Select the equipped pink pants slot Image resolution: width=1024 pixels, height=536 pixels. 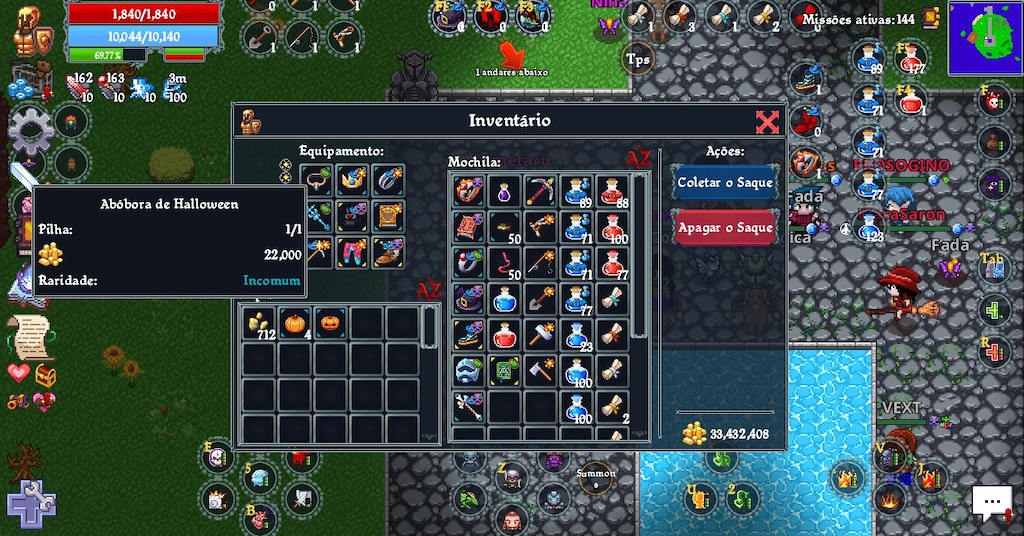coord(352,250)
